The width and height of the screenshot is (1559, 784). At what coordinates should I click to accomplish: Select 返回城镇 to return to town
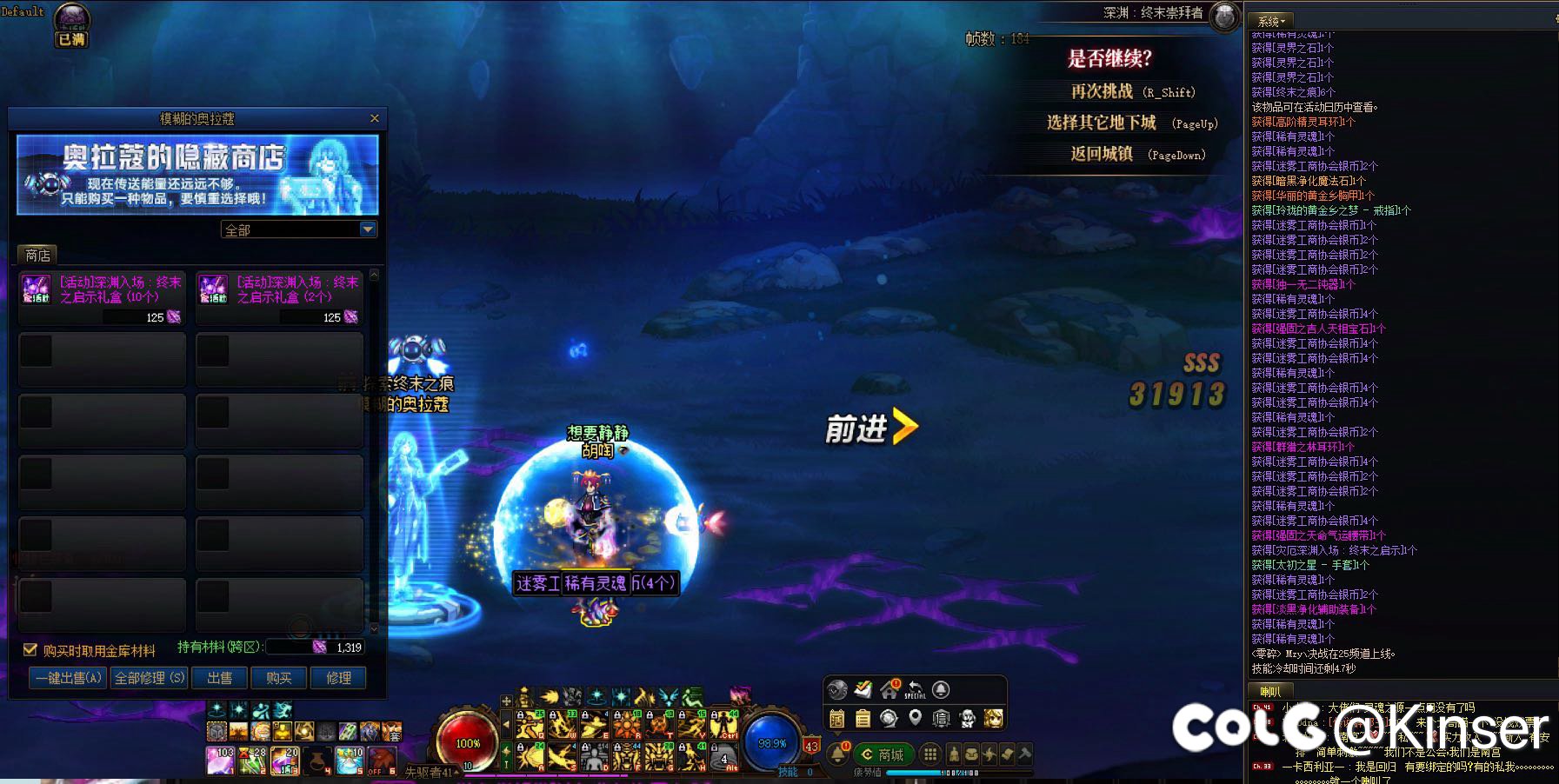pyautogui.click(x=1102, y=154)
